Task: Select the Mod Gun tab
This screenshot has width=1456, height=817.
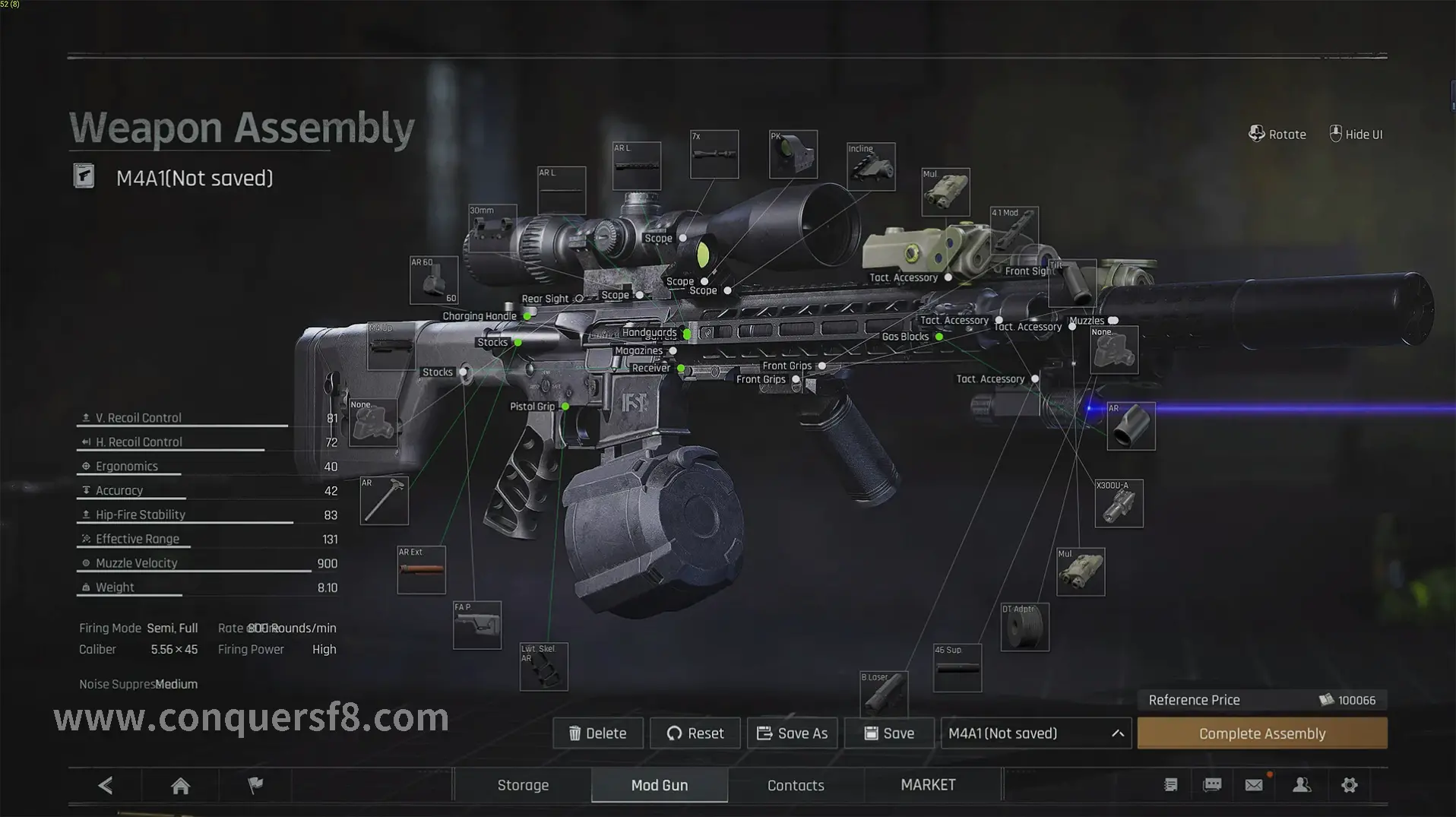Action: [660, 785]
